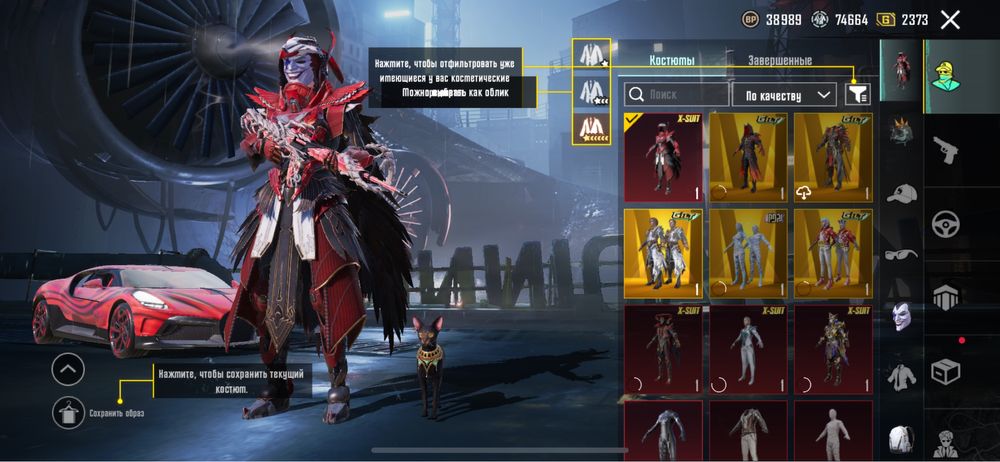Close the inventory screen with the X
Viewport: 1000px width, 462px height.
click(x=950, y=19)
